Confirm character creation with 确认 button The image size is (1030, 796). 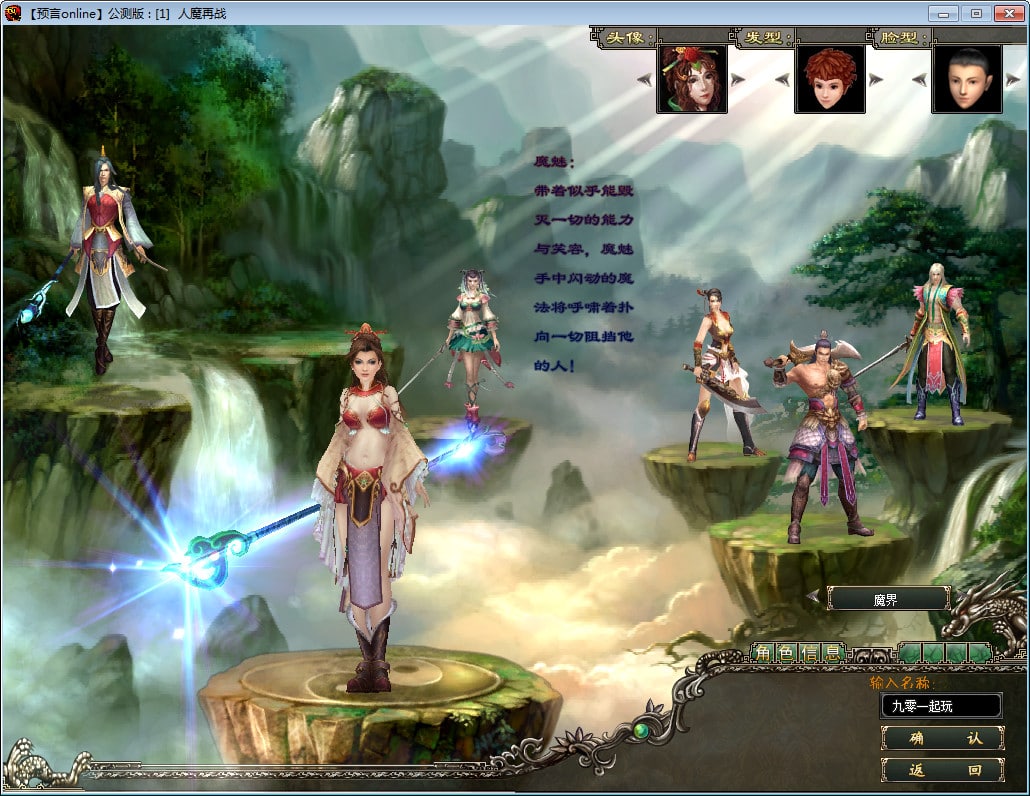tap(943, 738)
